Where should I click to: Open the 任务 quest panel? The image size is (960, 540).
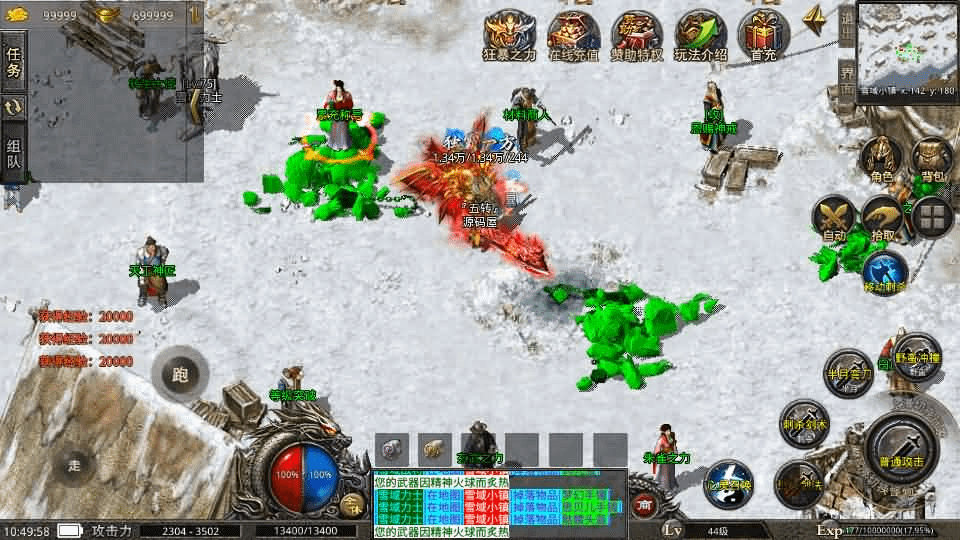14,62
